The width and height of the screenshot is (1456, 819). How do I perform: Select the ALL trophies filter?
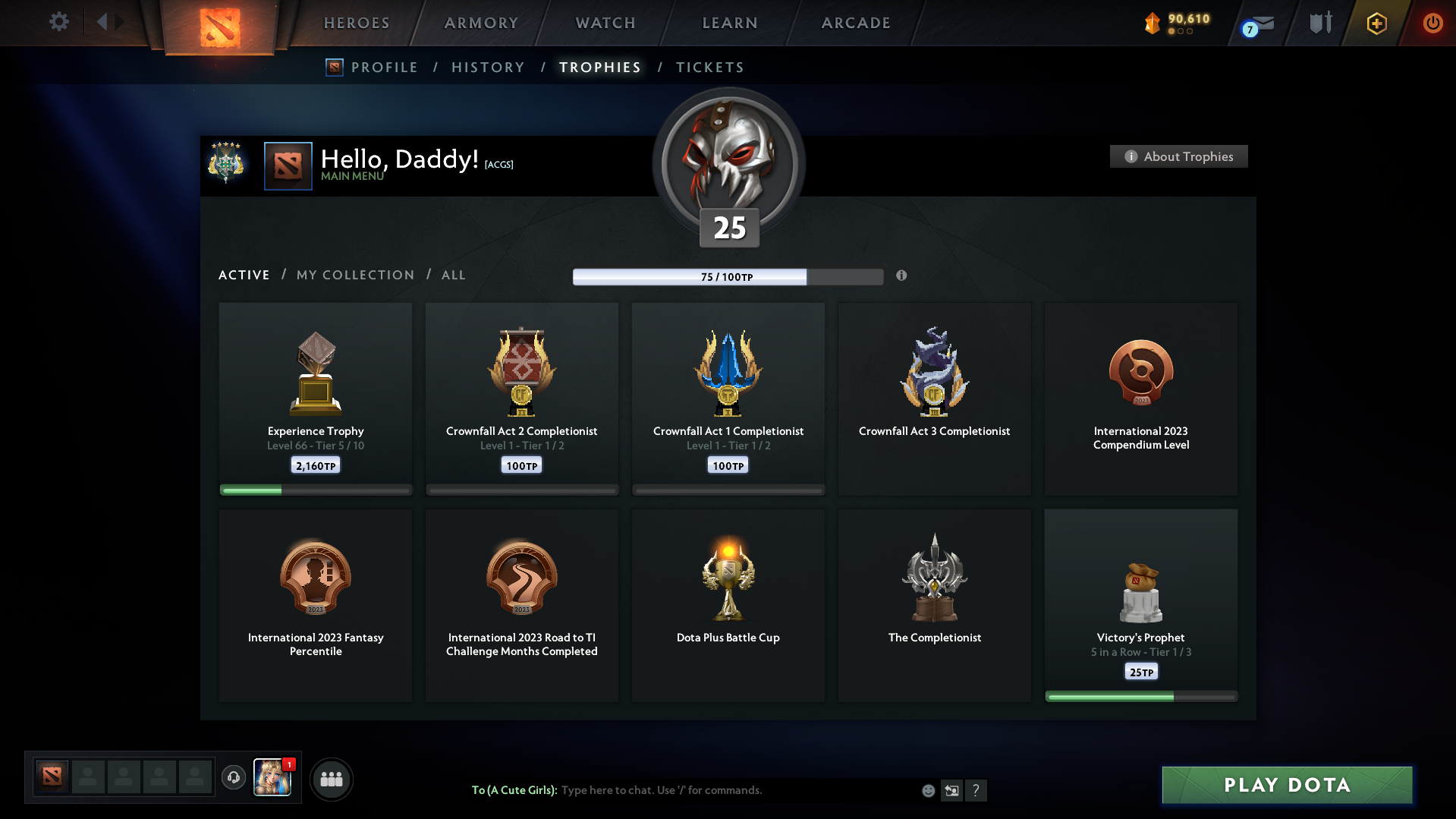[x=453, y=275]
